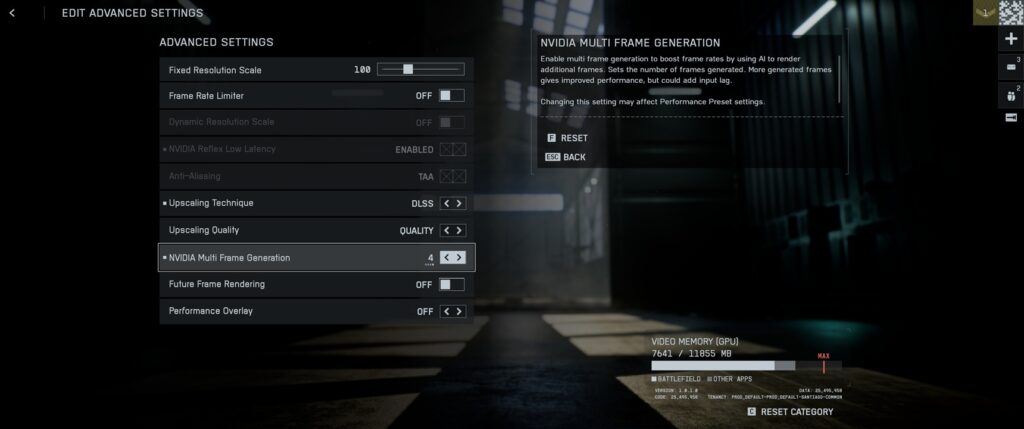
Task: Go back using the top-left arrow
Action: coord(12,13)
